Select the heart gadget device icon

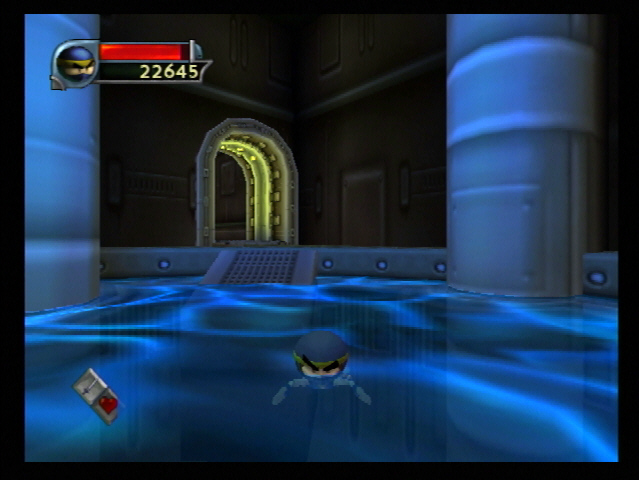pyautogui.click(x=97, y=394)
